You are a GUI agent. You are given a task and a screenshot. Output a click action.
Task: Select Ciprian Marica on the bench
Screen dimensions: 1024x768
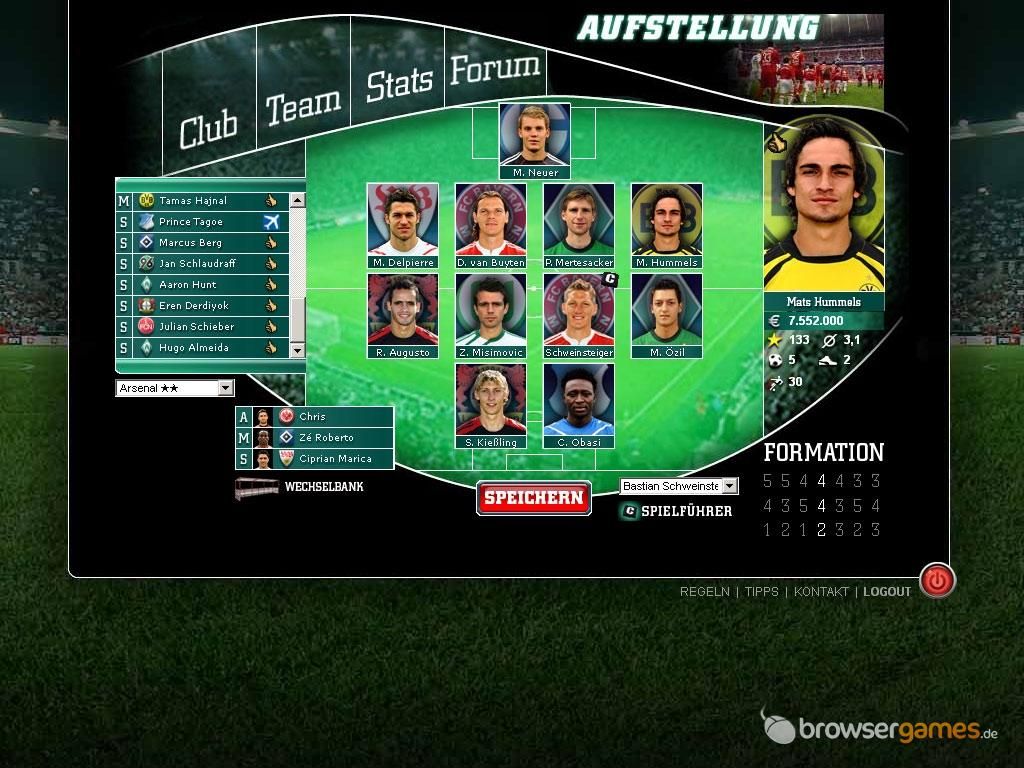[x=335, y=459]
